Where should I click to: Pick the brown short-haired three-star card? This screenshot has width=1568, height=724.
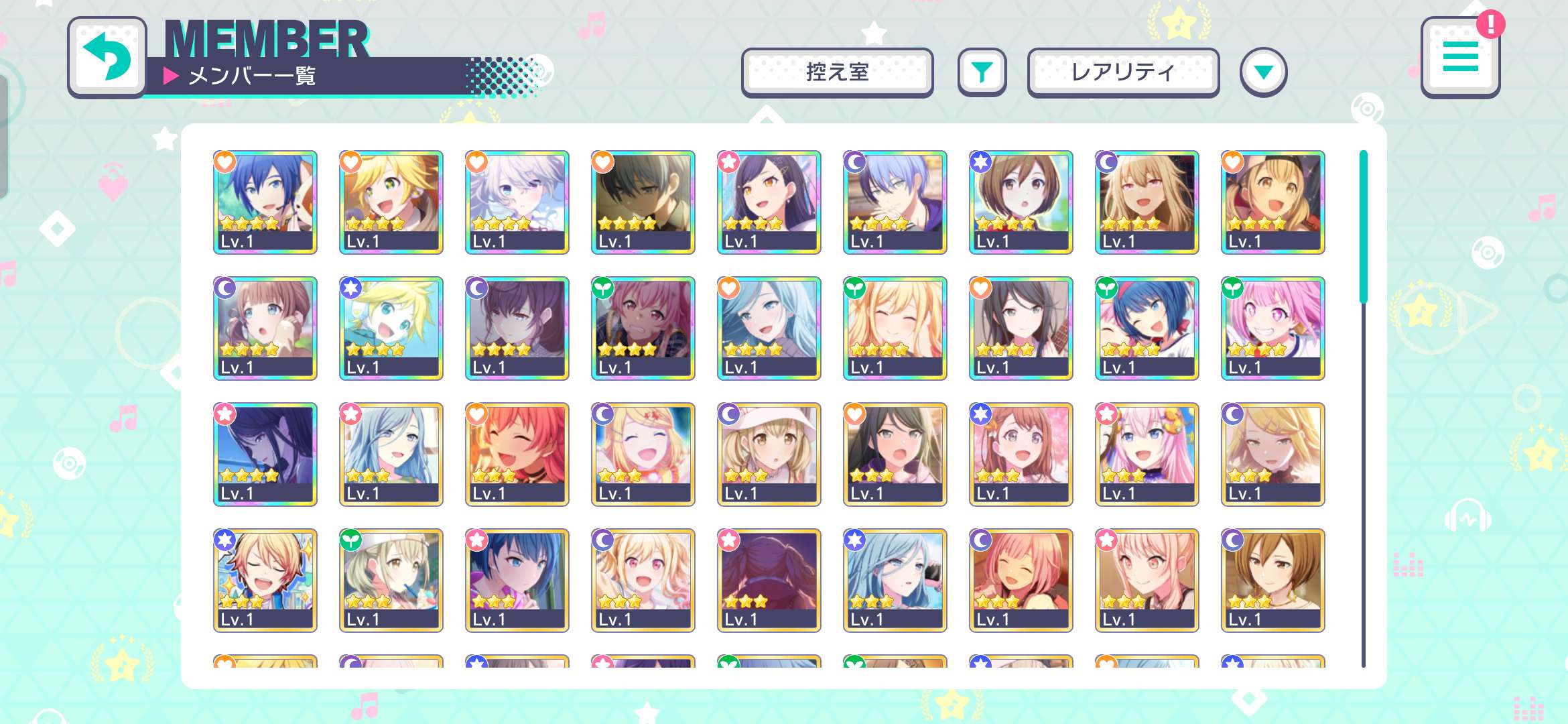pyautogui.click(x=1273, y=580)
